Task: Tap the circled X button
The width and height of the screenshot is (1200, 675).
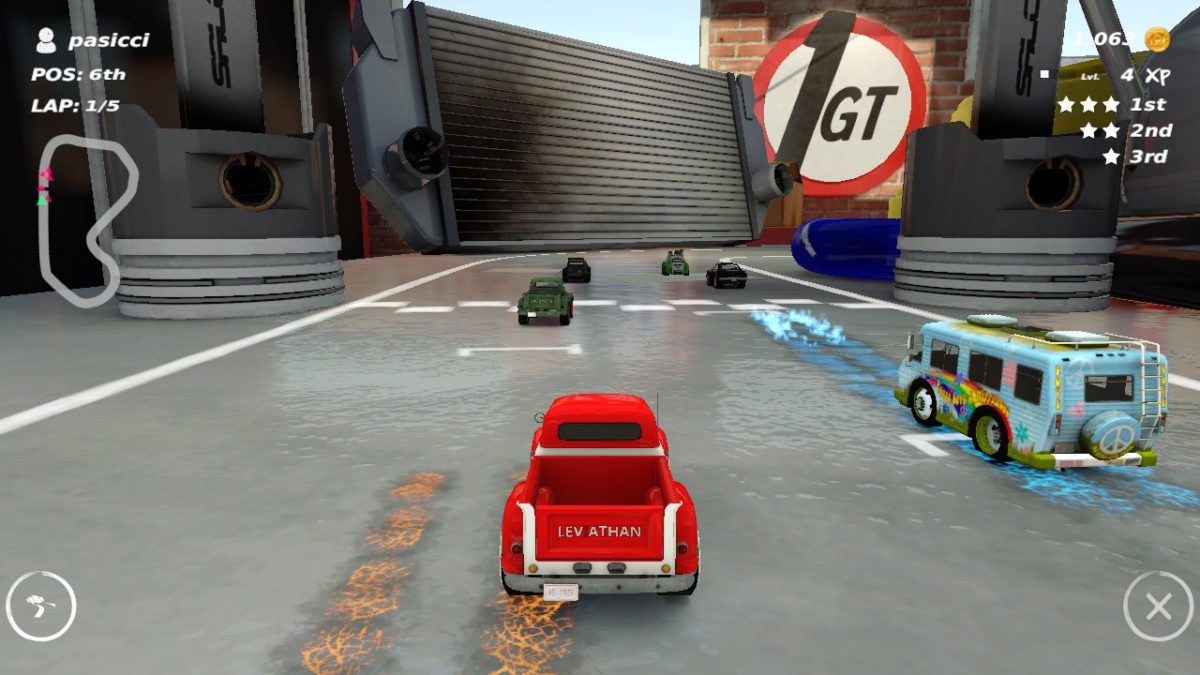Action: coord(1158,606)
